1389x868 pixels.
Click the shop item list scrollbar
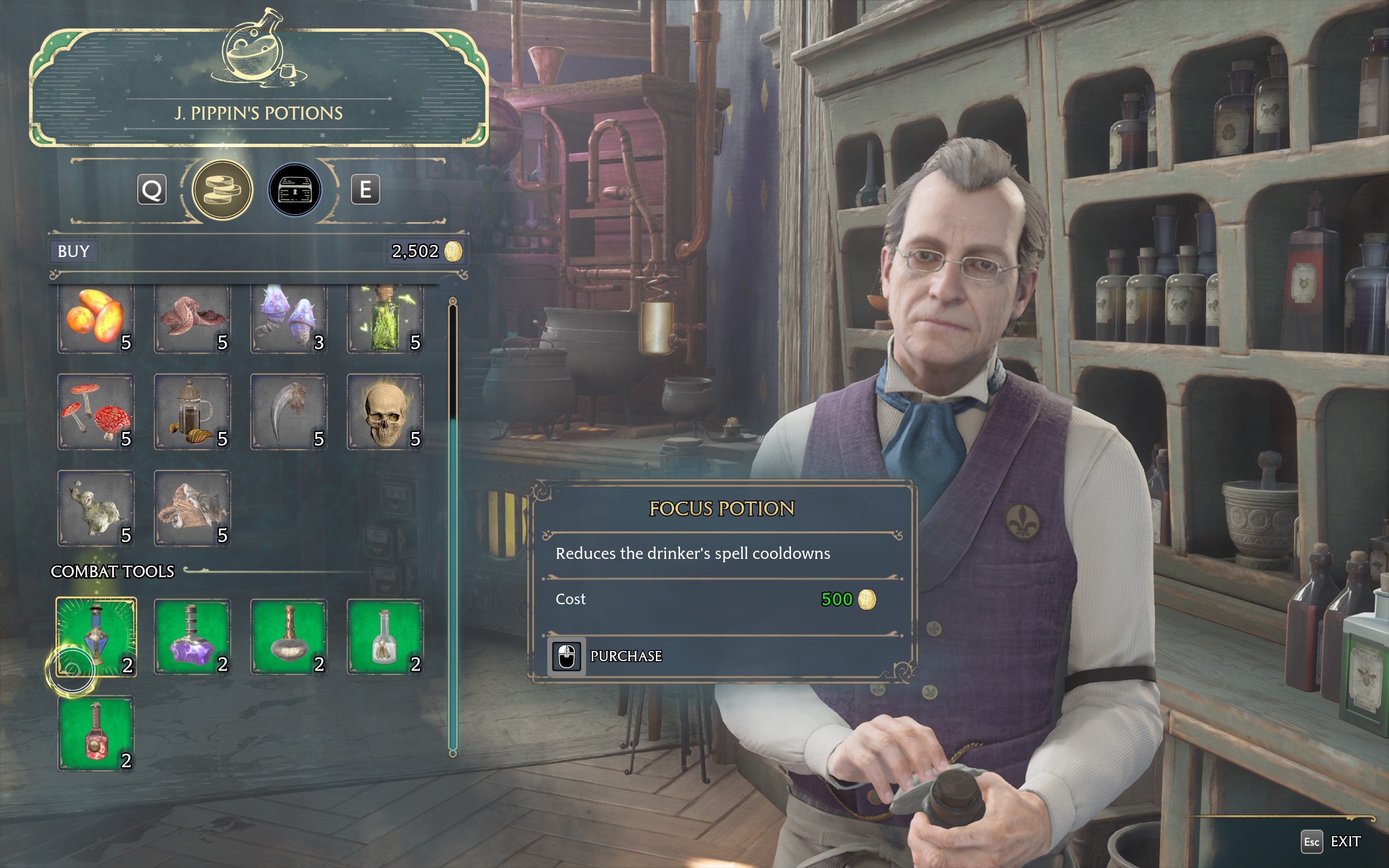(x=453, y=574)
